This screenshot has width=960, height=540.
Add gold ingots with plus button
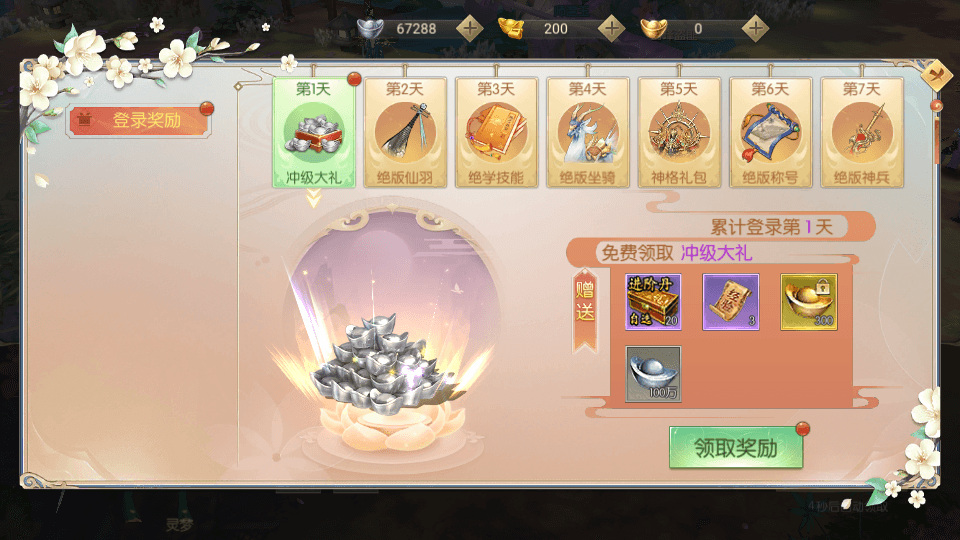[612, 28]
